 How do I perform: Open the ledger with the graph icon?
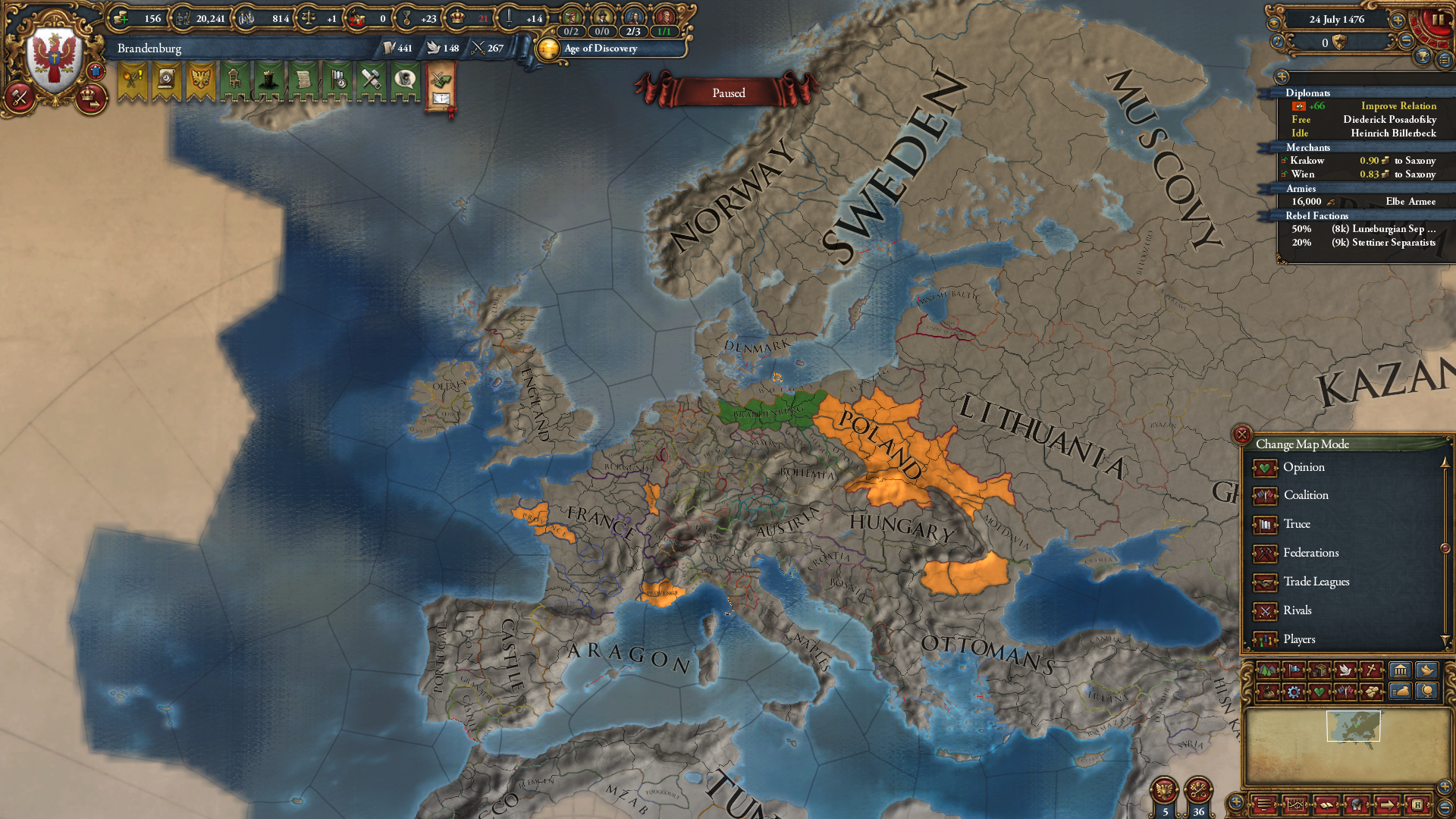(1296, 805)
